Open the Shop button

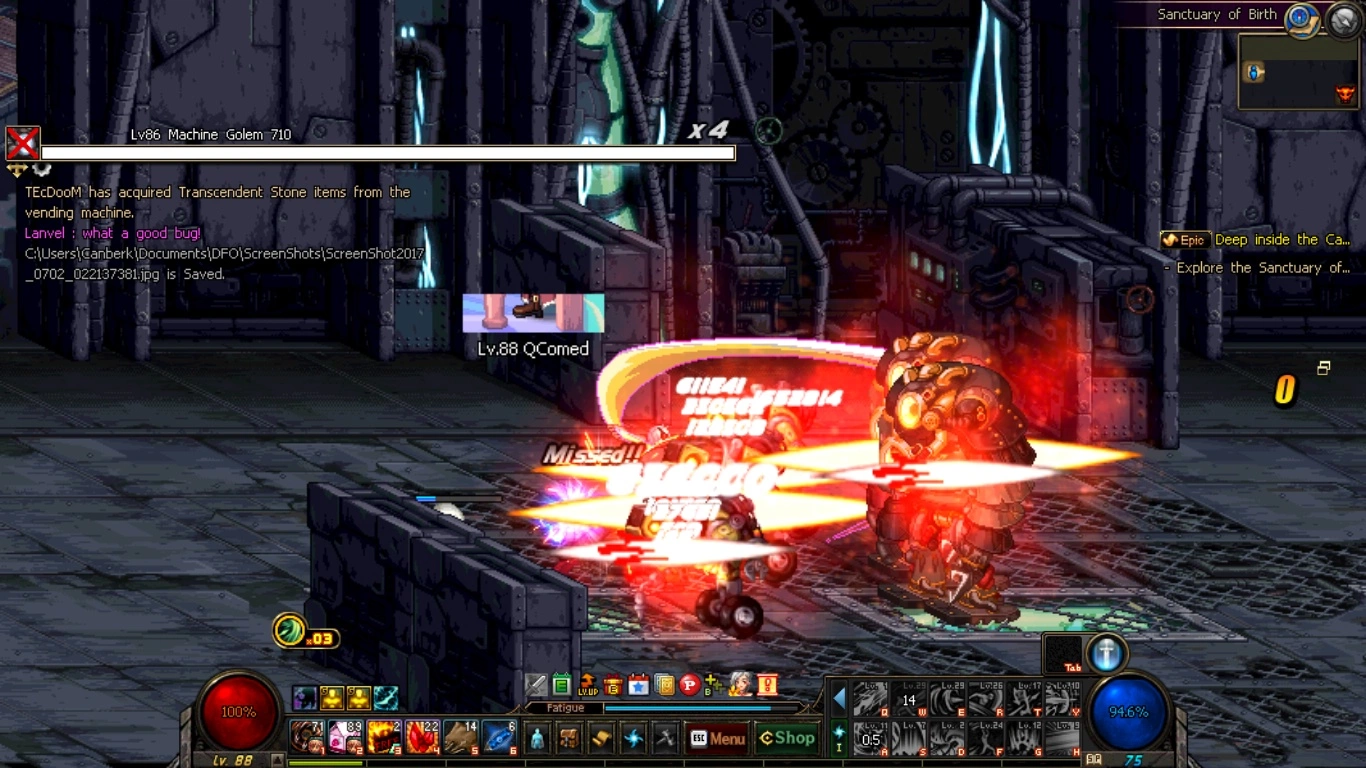[x=787, y=738]
